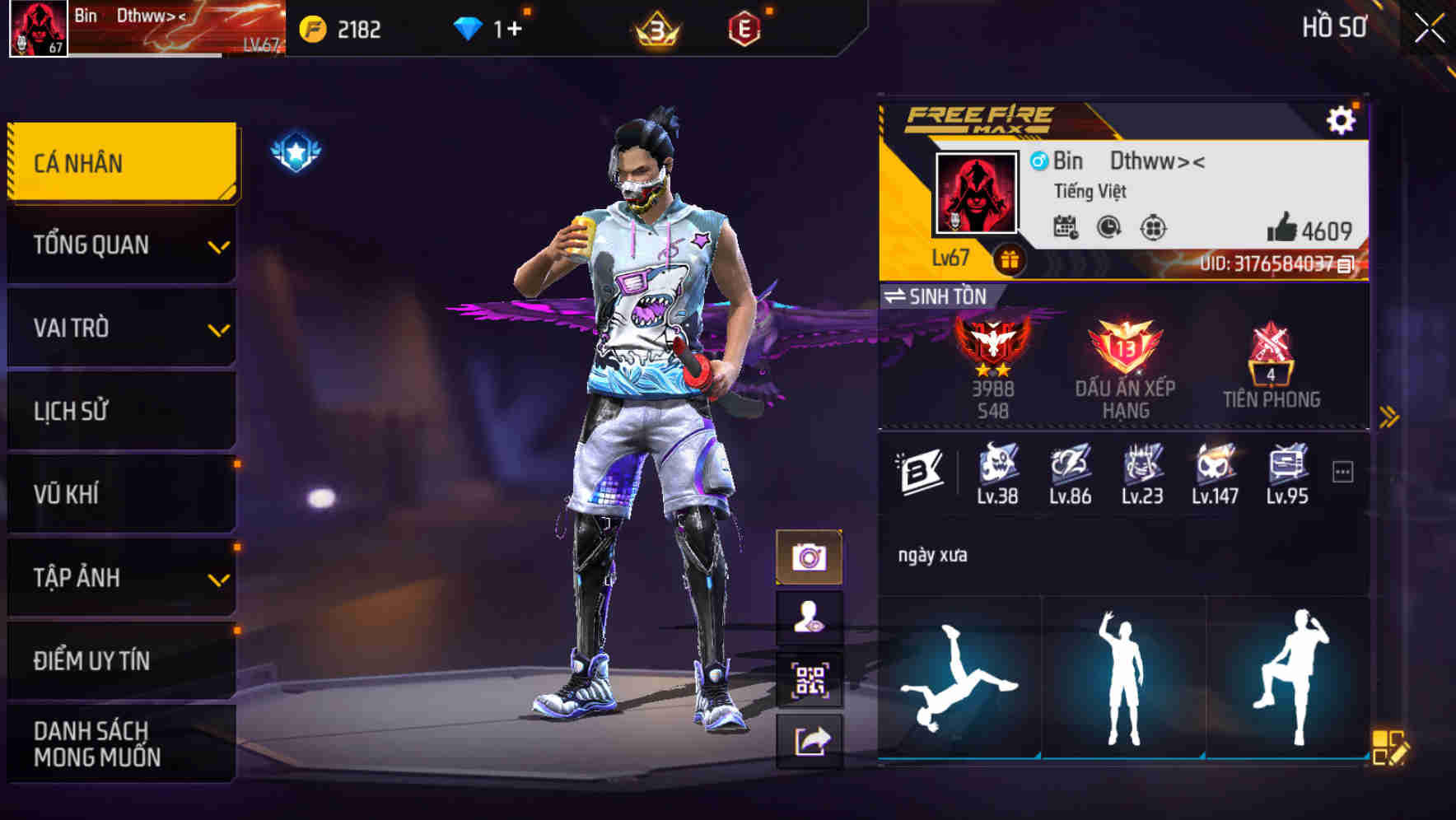Expand the TẬP ẢNH section

[119, 578]
